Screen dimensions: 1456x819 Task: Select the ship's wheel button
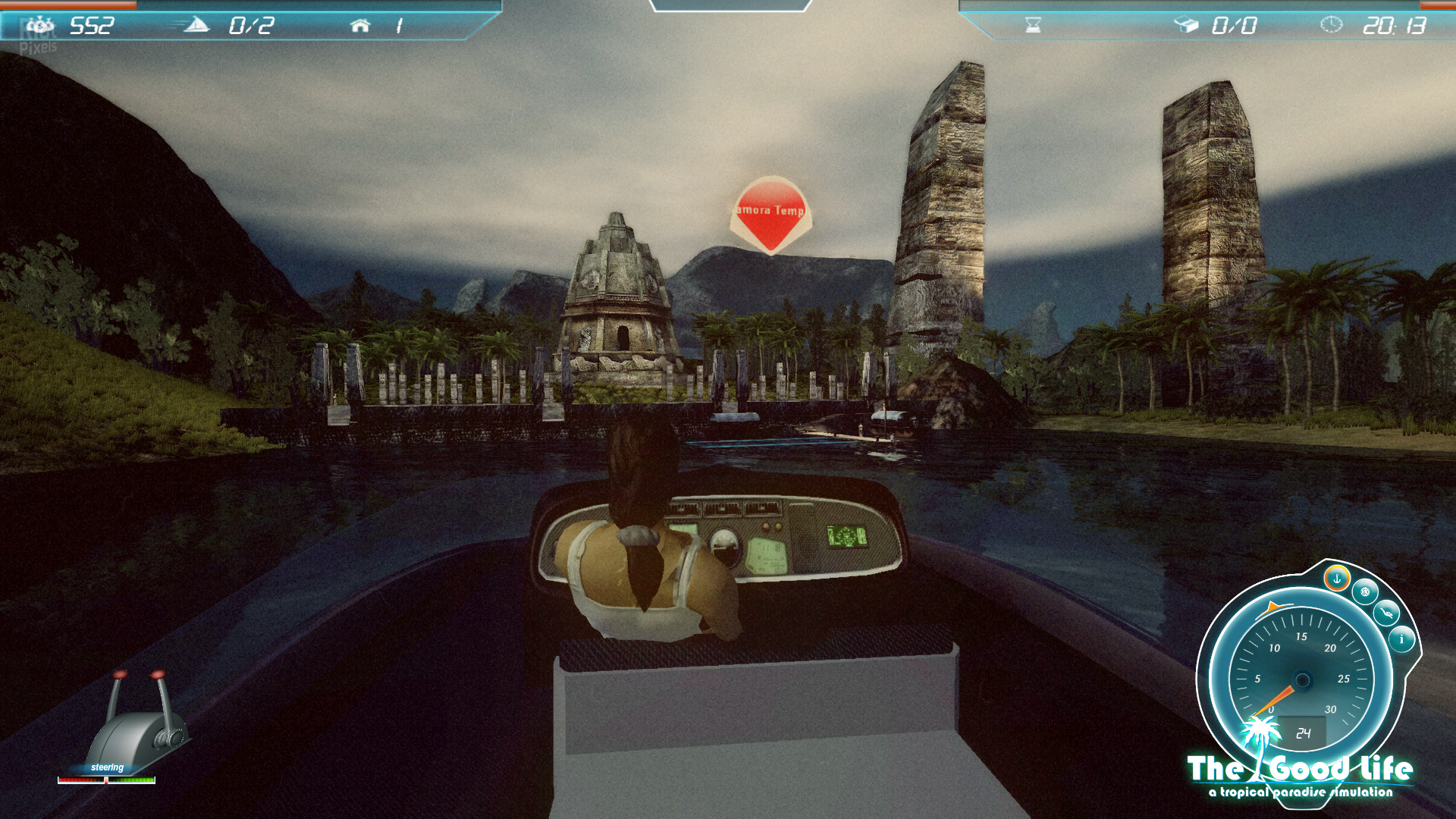click(1365, 591)
